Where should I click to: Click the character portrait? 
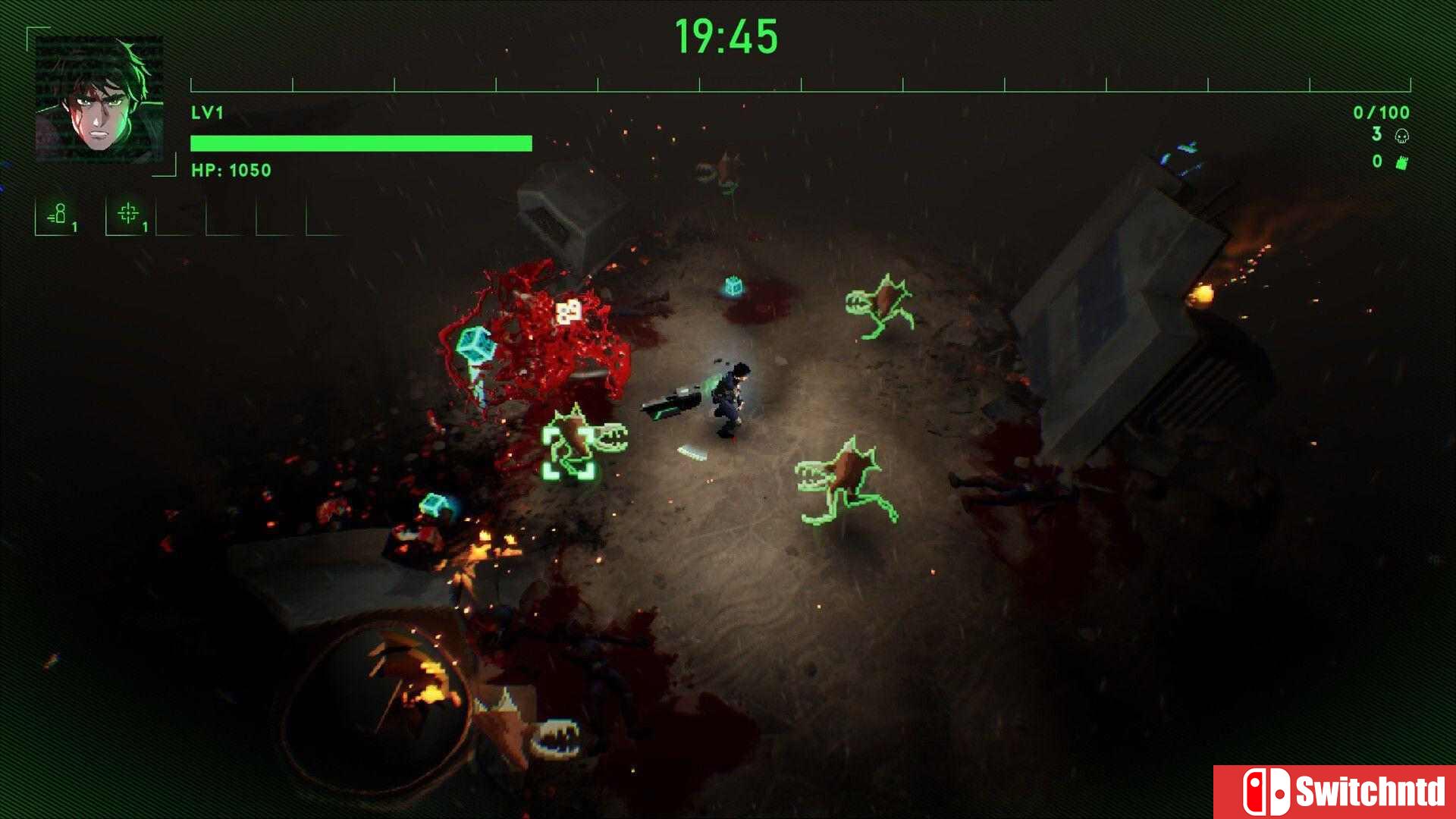[99, 99]
